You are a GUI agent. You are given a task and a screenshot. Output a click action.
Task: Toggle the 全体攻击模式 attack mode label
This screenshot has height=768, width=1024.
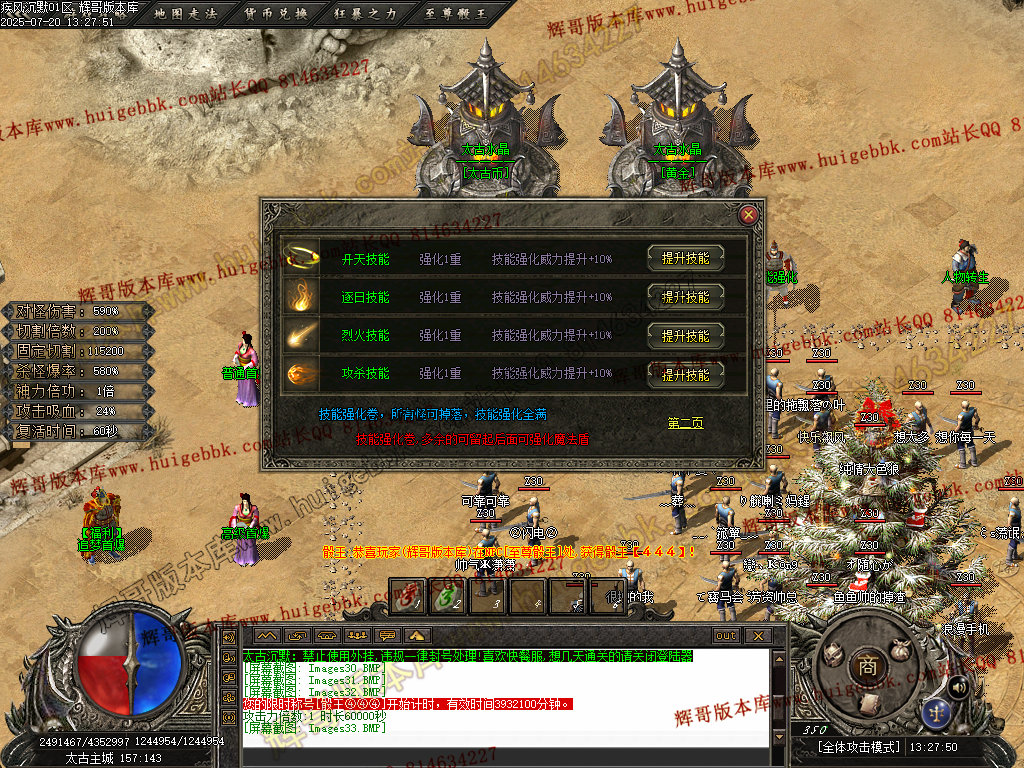pos(858,747)
